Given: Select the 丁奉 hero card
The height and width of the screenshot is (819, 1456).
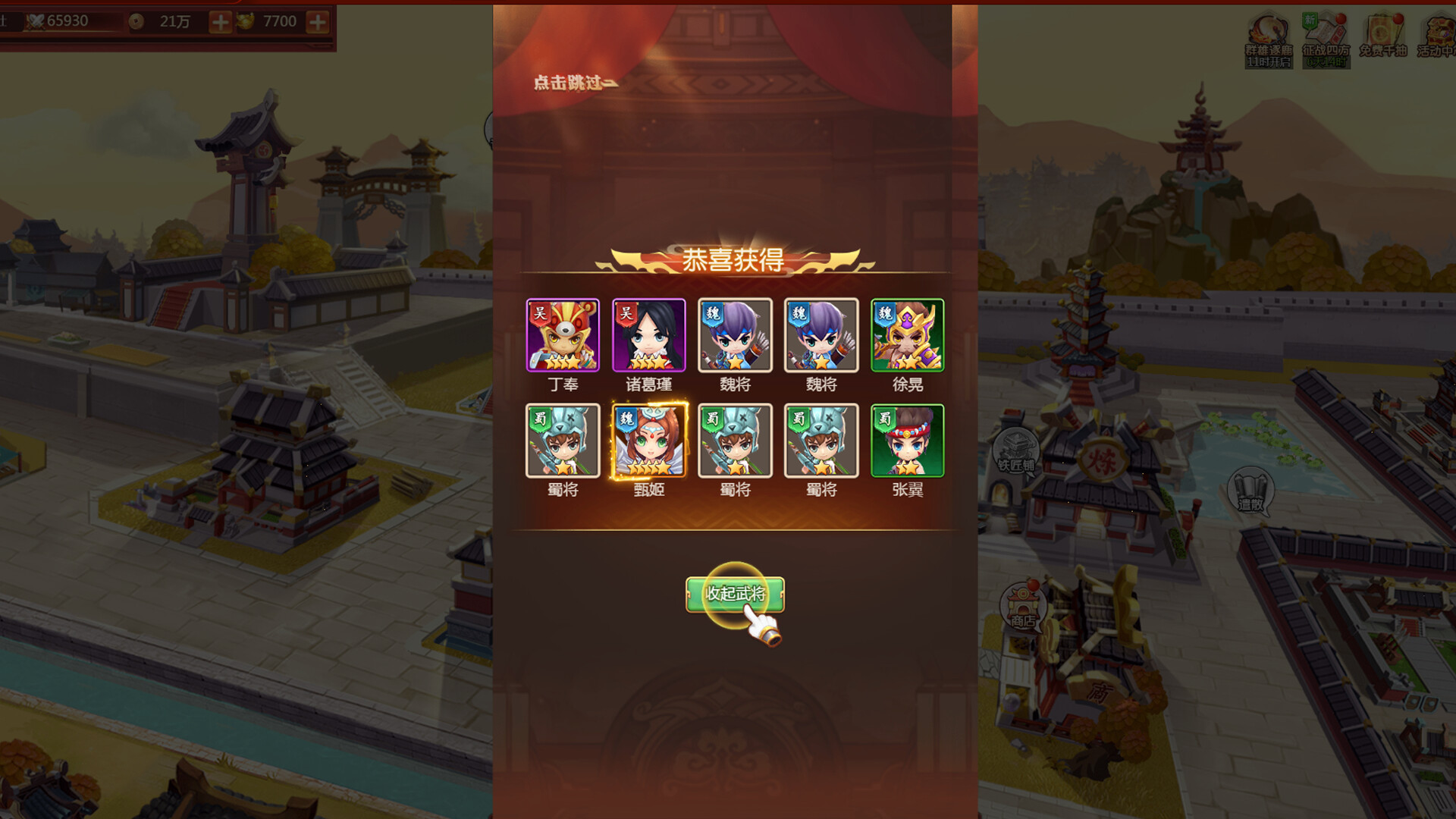Looking at the screenshot, I should click(x=564, y=334).
